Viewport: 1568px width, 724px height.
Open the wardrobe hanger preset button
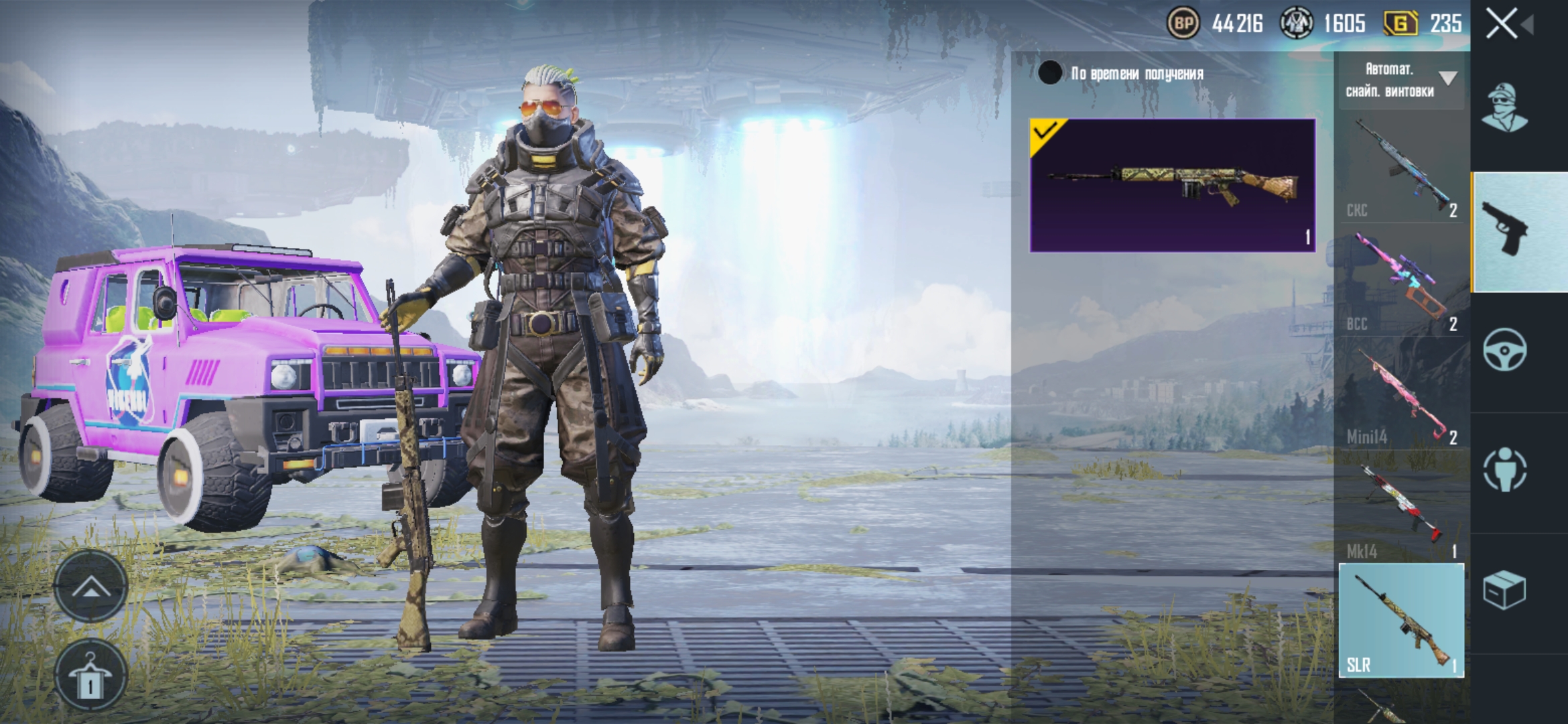90,674
